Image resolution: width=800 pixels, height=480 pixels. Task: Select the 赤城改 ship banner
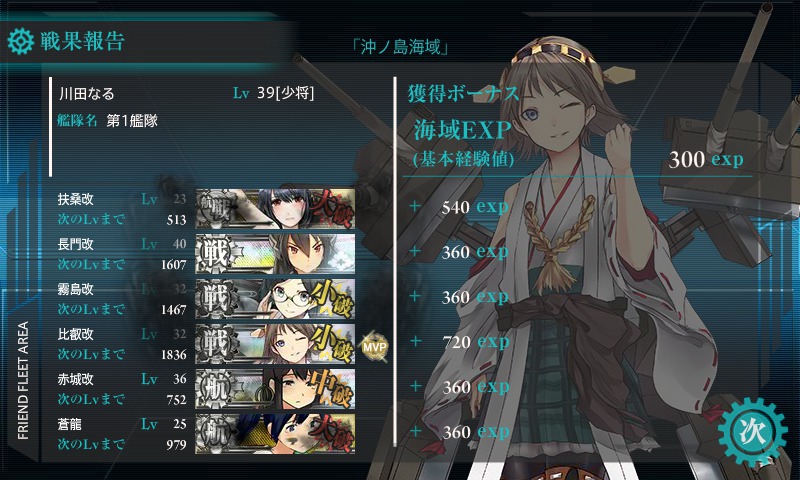(x=276, y=387)
